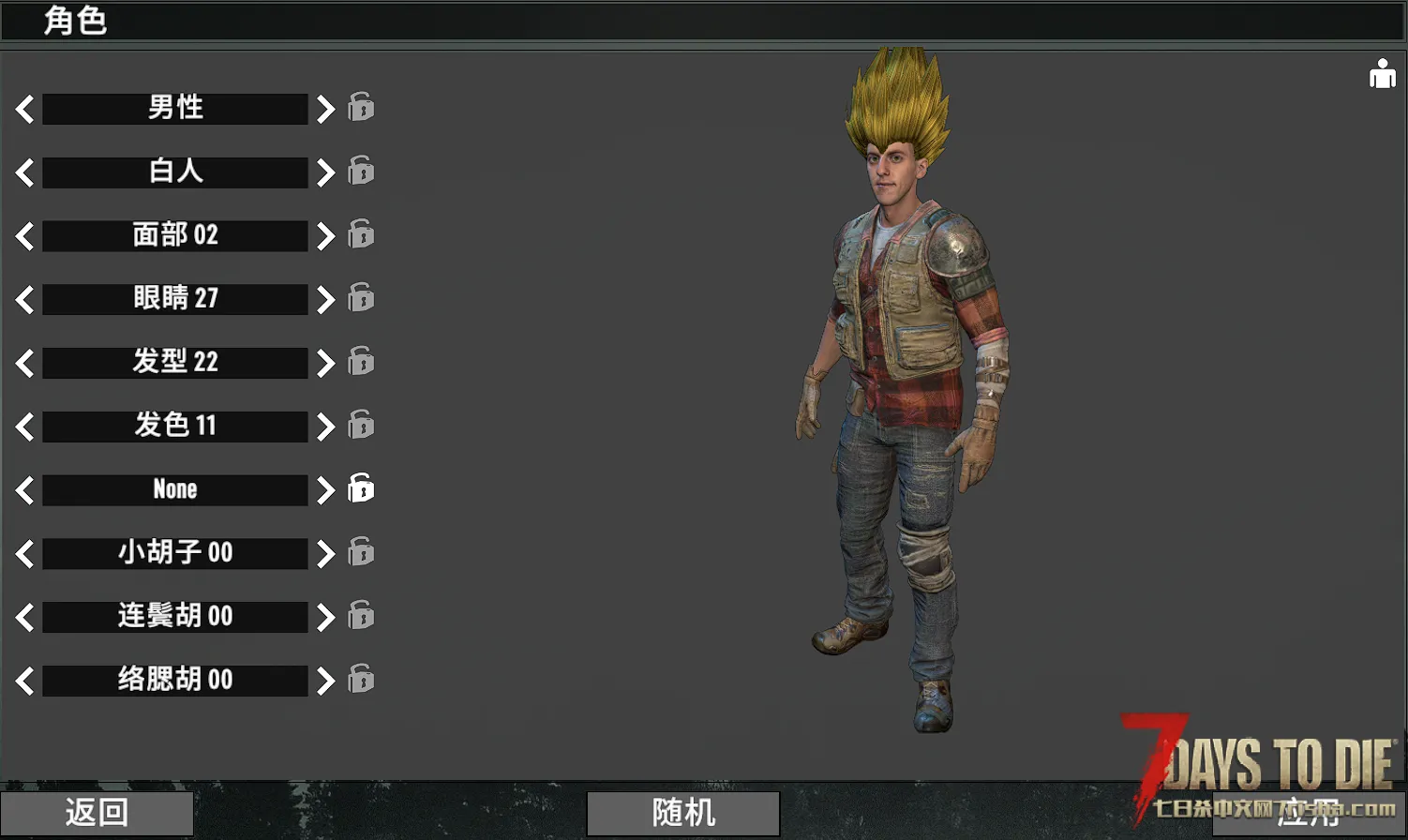Go to previous beard before 络腮胡 00
The height and width of the screenshot is (840, 1408).
click(25, 681)
